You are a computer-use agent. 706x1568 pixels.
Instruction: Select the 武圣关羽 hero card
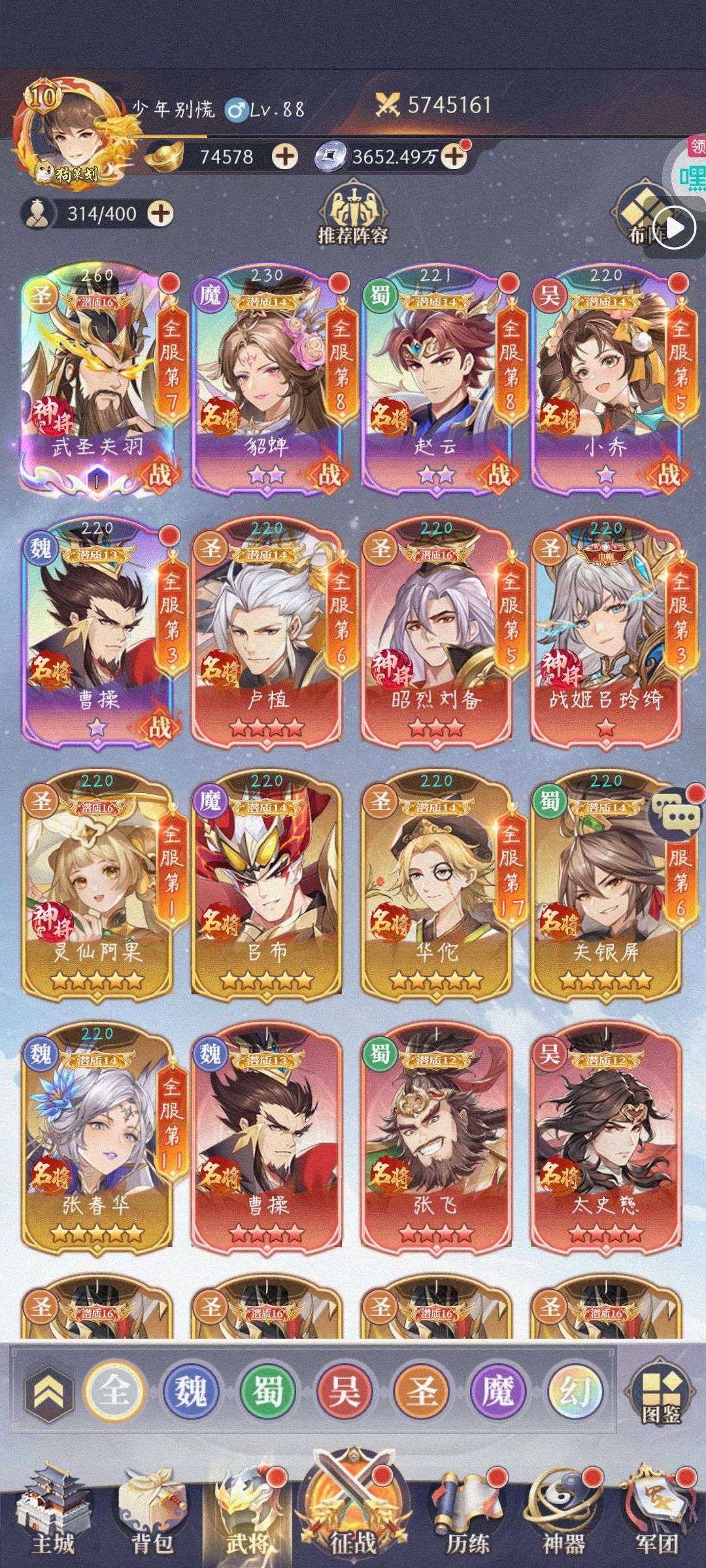click(x=97, y=379)
